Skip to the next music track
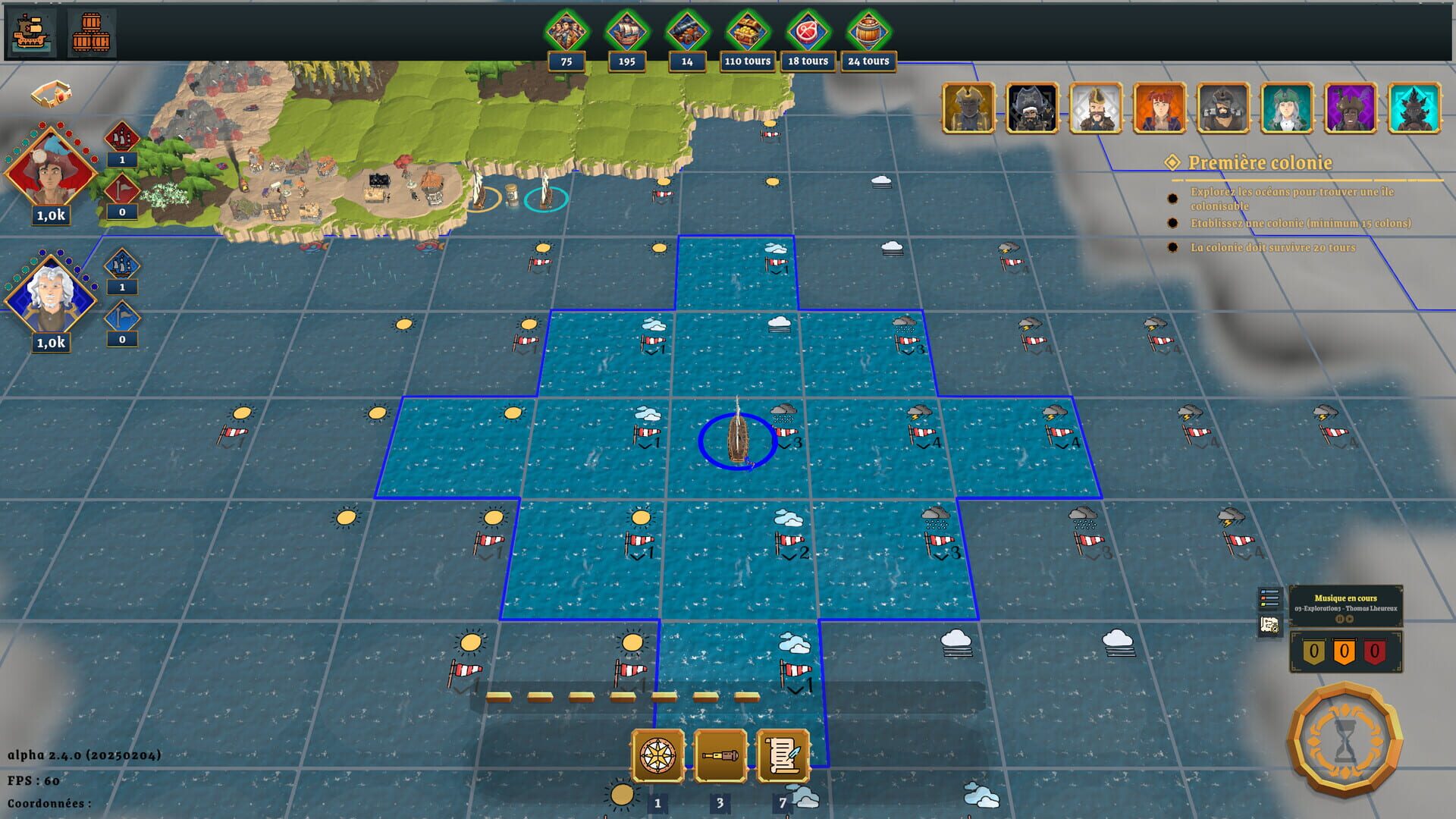1456x819 pixels. [1349, 620]
